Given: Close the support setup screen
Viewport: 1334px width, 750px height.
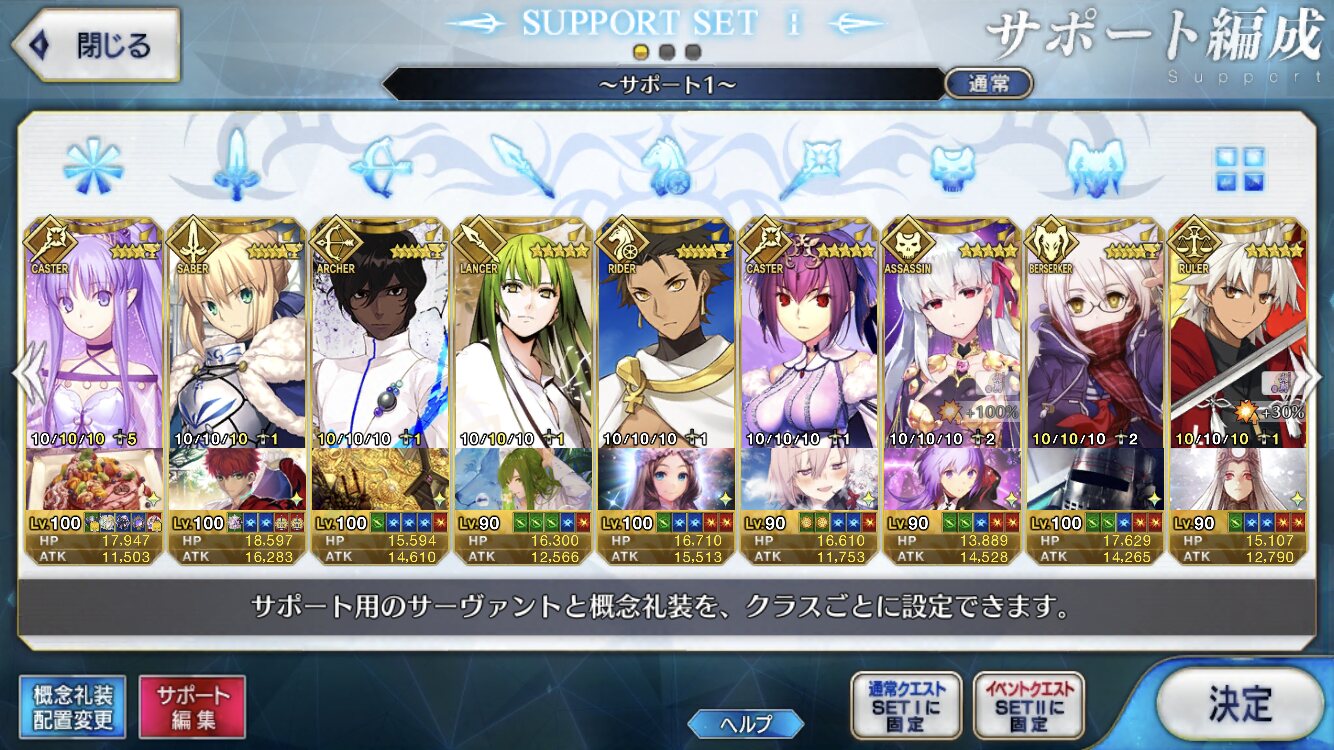Looking at the screenshot, I should [x=96, y=46].
